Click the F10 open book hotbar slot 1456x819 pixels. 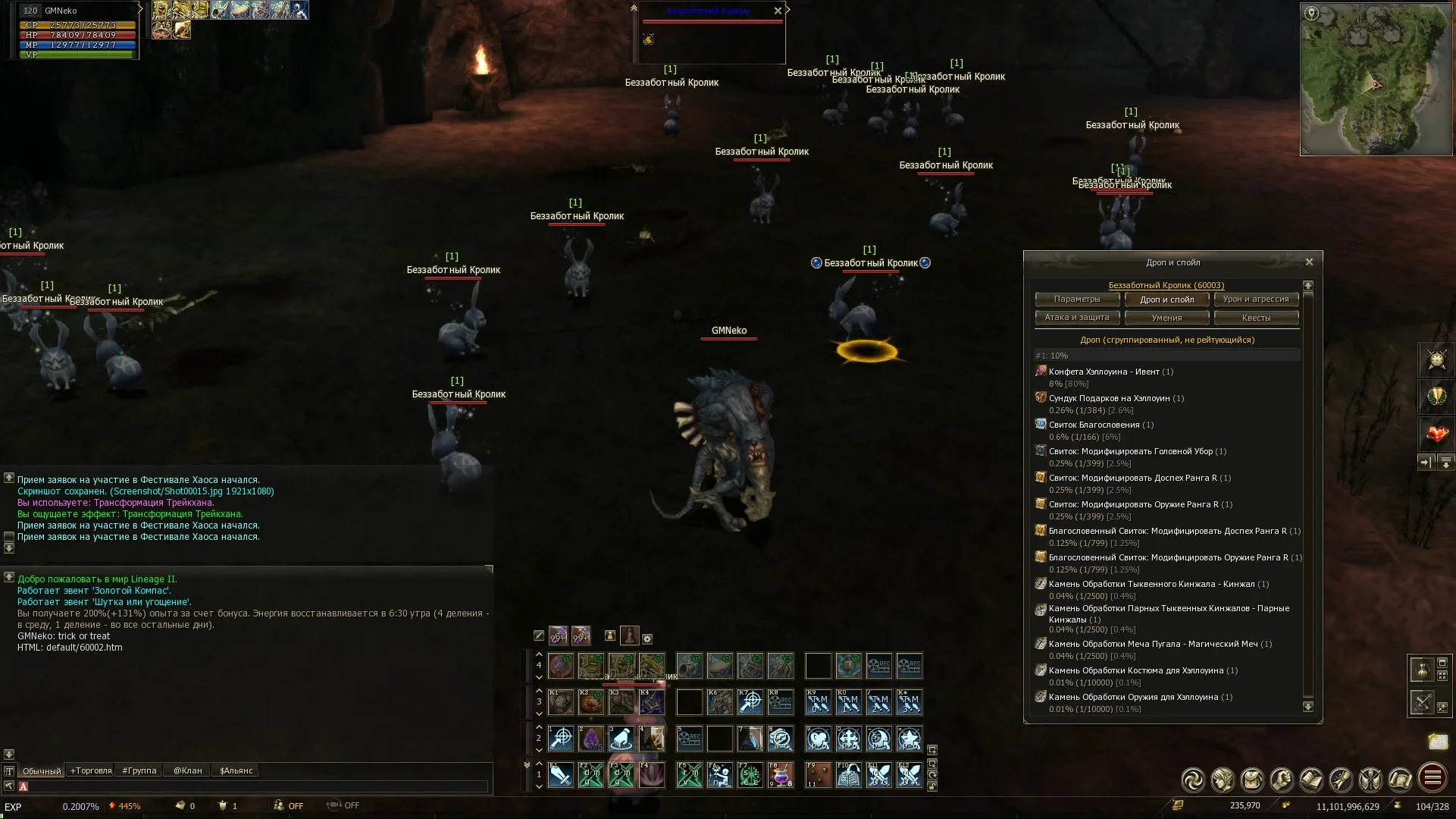848,775
